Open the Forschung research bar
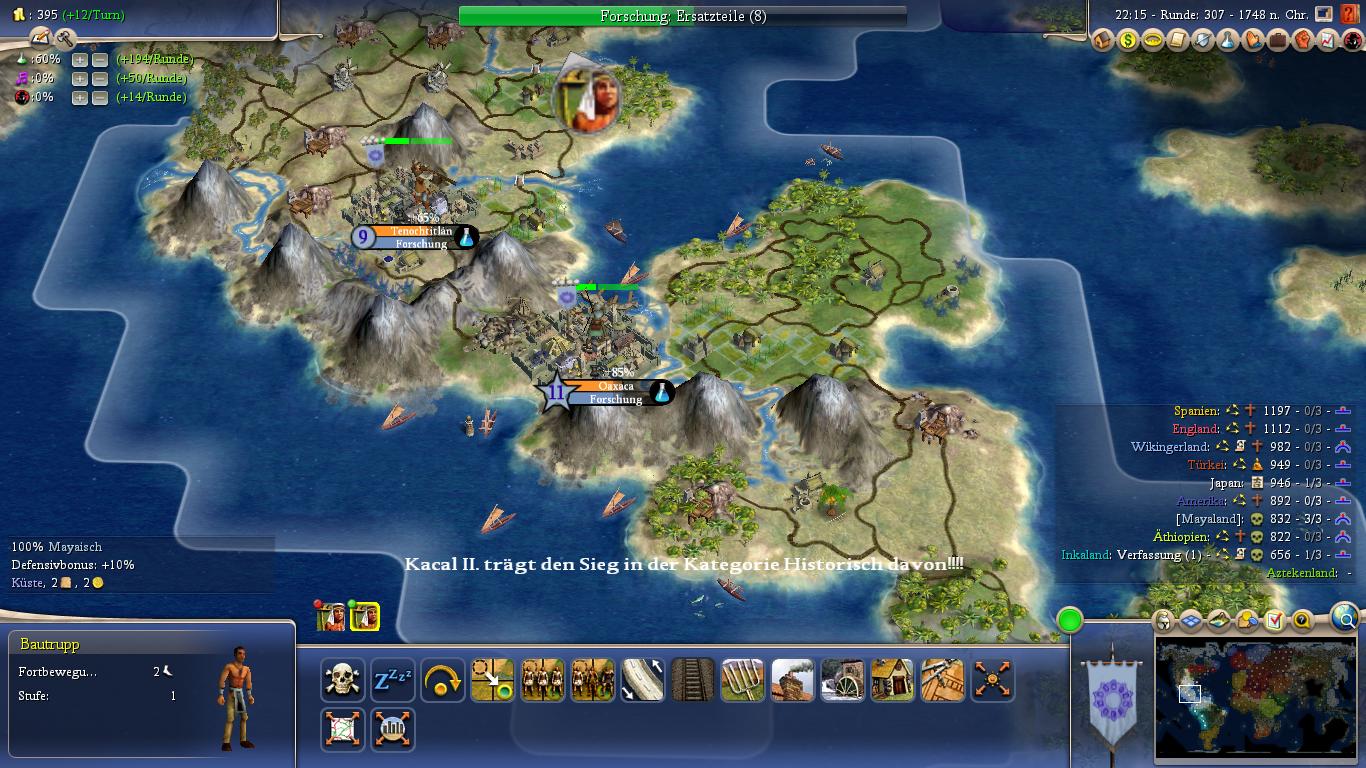1366x768 pixels. tap(682, 16)
